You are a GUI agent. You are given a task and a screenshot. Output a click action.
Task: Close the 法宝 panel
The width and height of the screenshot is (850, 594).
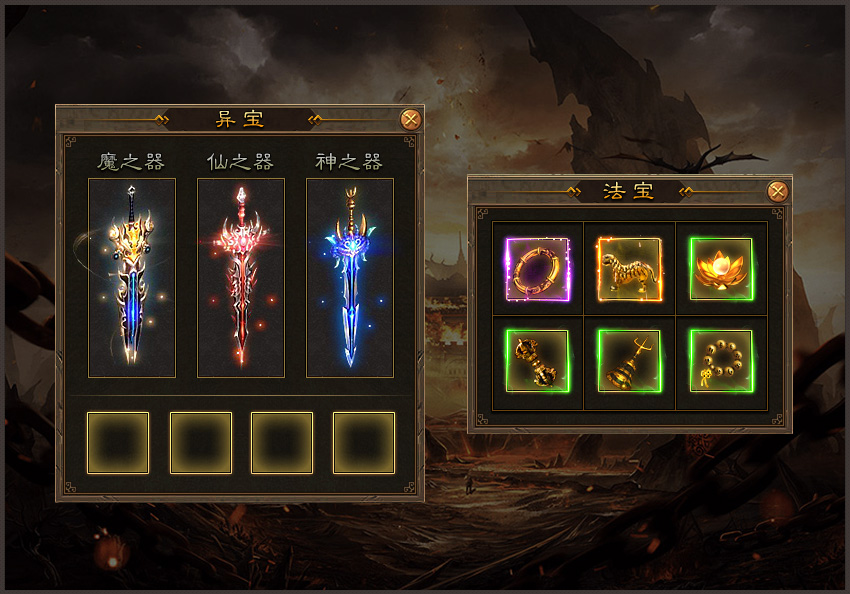777,191
